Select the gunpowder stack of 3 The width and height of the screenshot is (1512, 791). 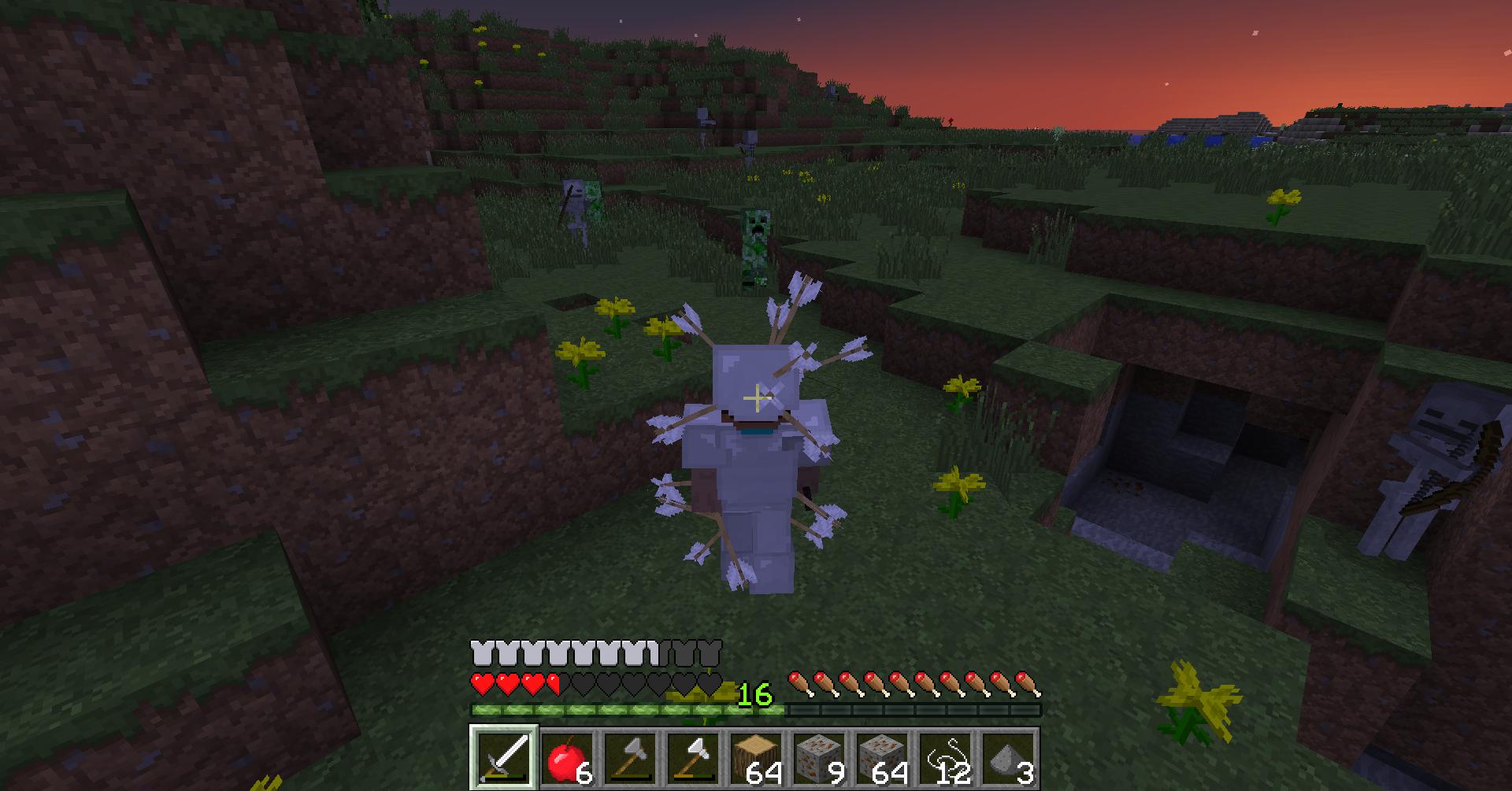(x=1009, y=758)
